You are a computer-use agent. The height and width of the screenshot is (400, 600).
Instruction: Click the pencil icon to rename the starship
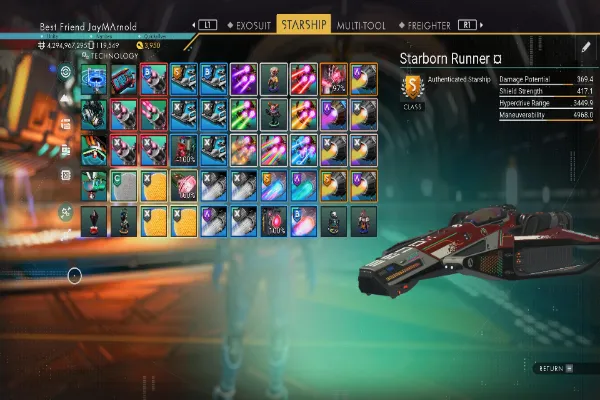(586, 46)
